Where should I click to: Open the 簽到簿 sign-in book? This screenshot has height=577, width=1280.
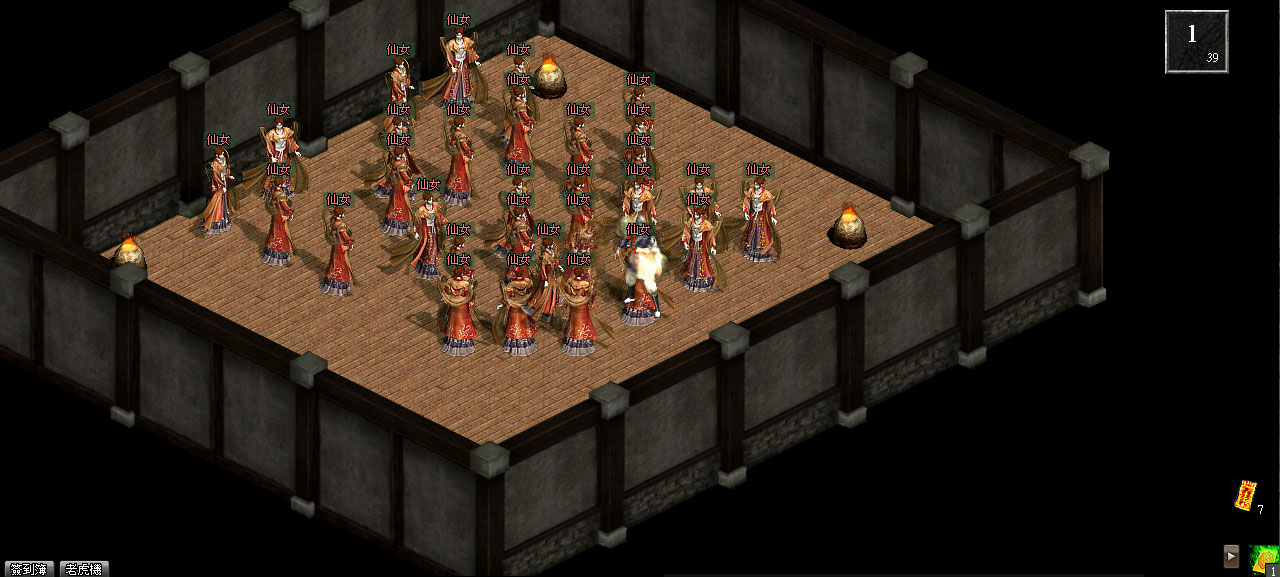coord(28,569)
